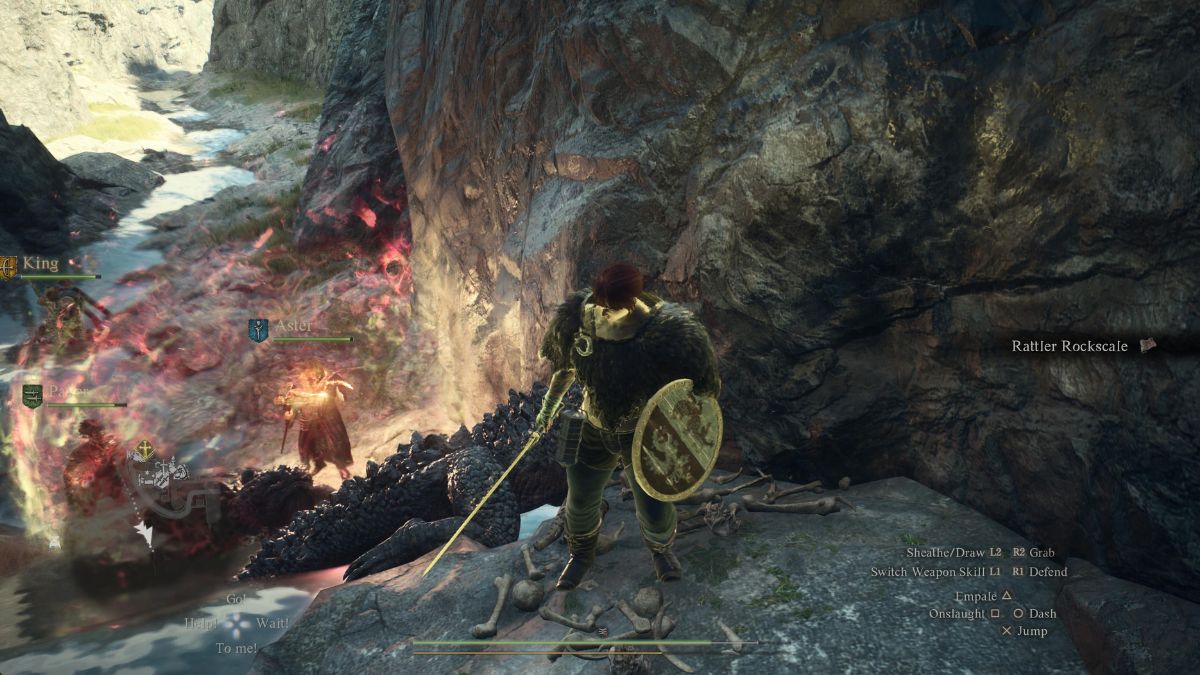Choose the "Go!" pawn command

pos(235,598)
